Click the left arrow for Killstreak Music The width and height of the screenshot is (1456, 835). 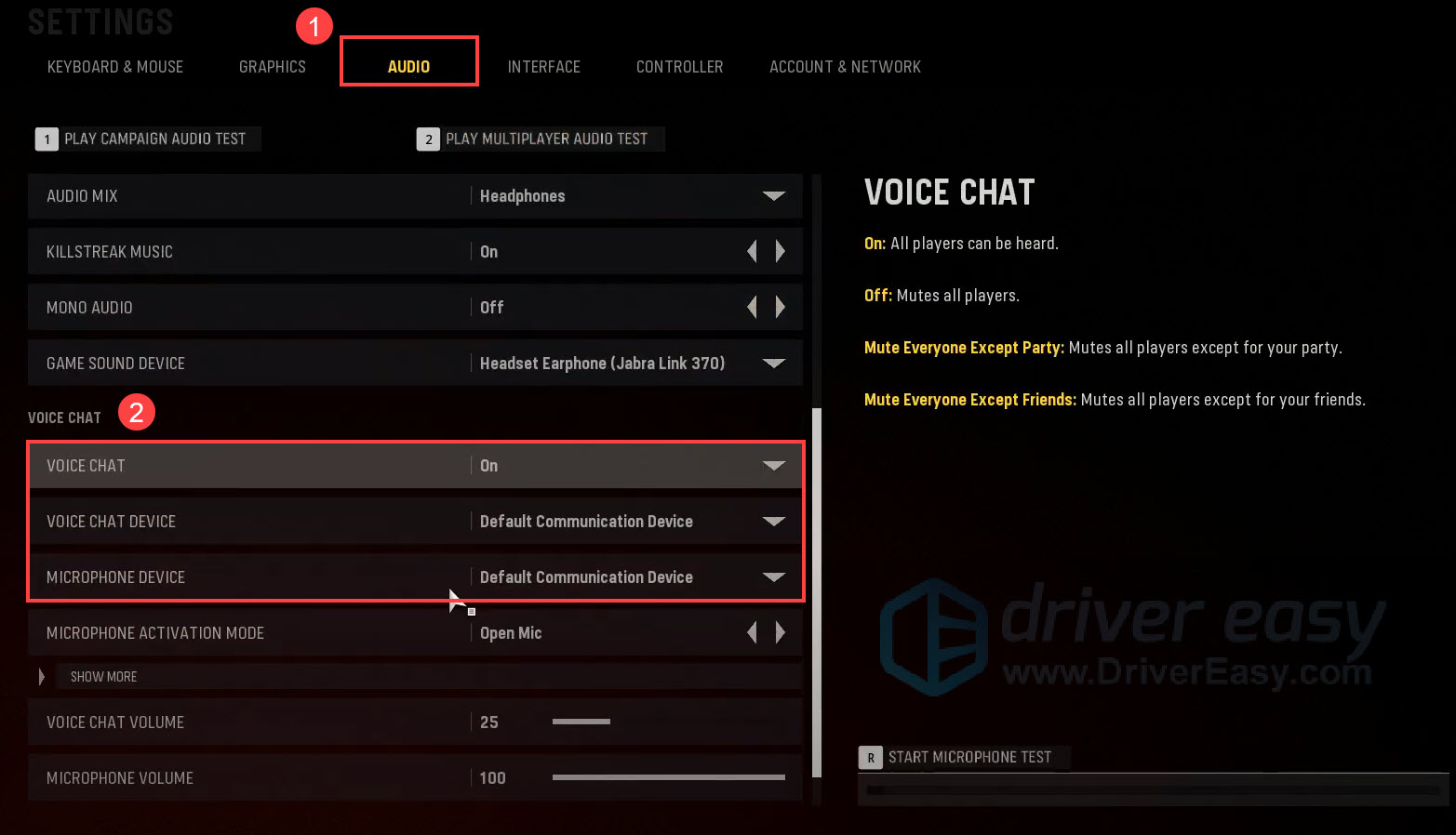pos(752,251)
